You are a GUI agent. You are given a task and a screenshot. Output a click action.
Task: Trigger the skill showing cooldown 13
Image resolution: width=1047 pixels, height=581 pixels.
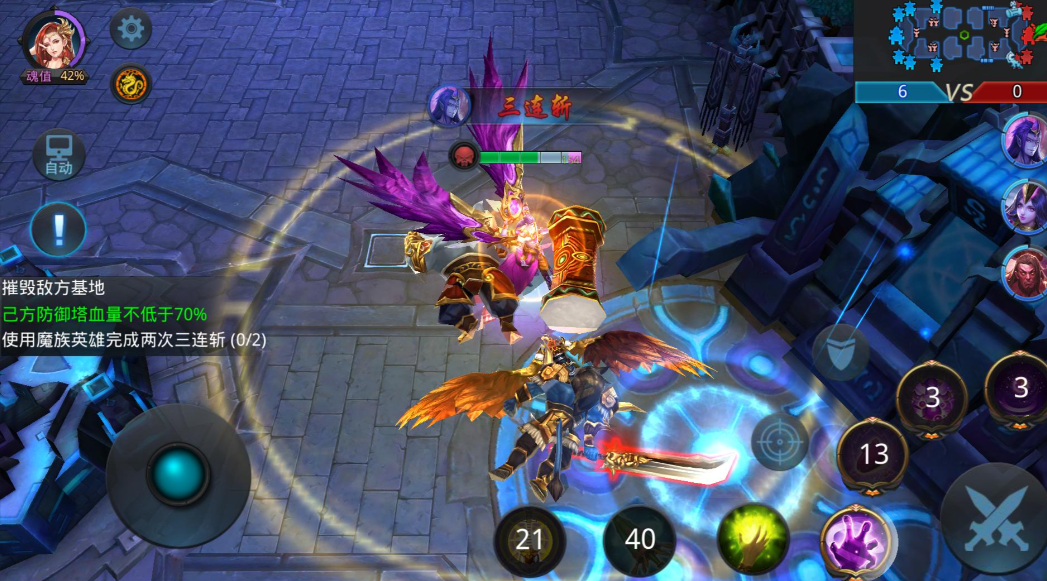pos(873,455)
